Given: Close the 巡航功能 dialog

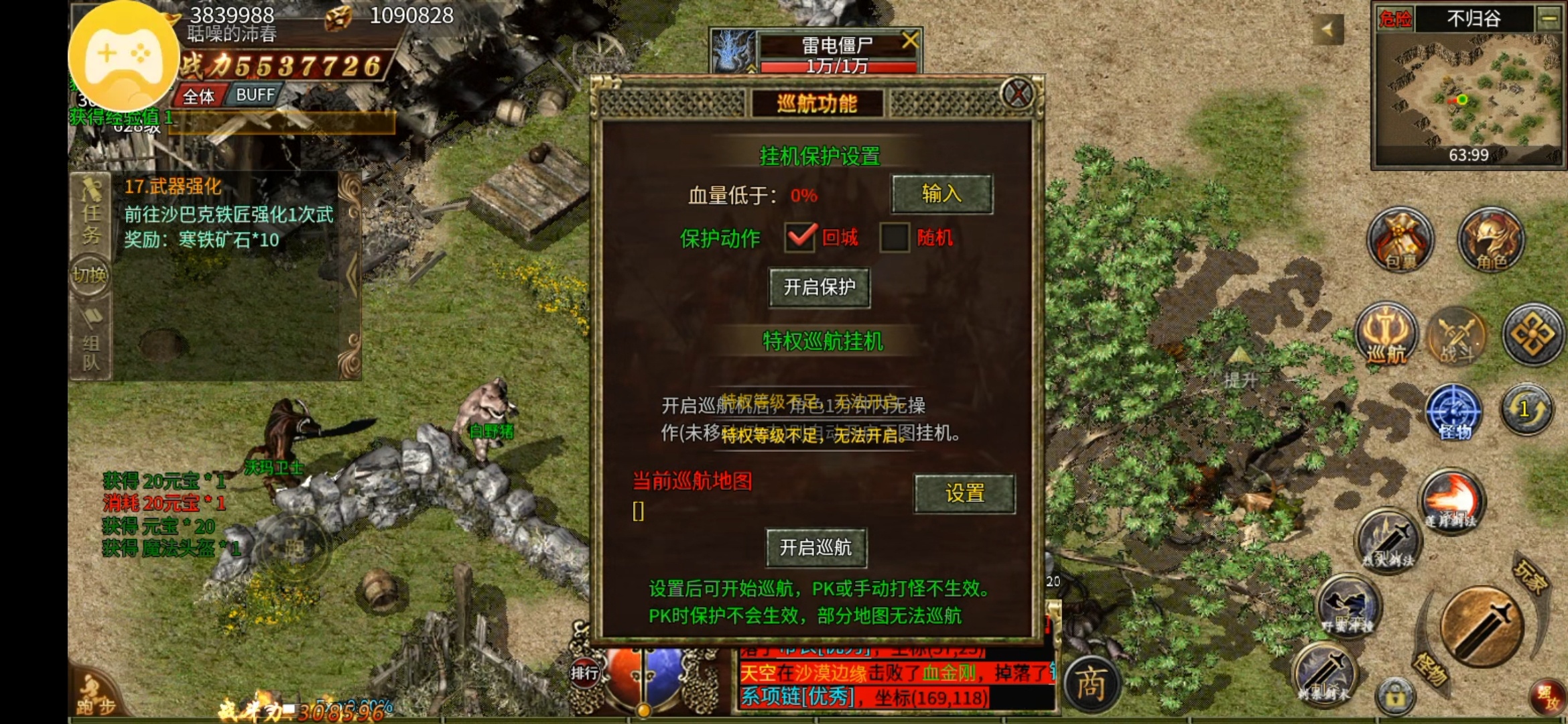Looking at the screenshot, I should click(1017, 93).
